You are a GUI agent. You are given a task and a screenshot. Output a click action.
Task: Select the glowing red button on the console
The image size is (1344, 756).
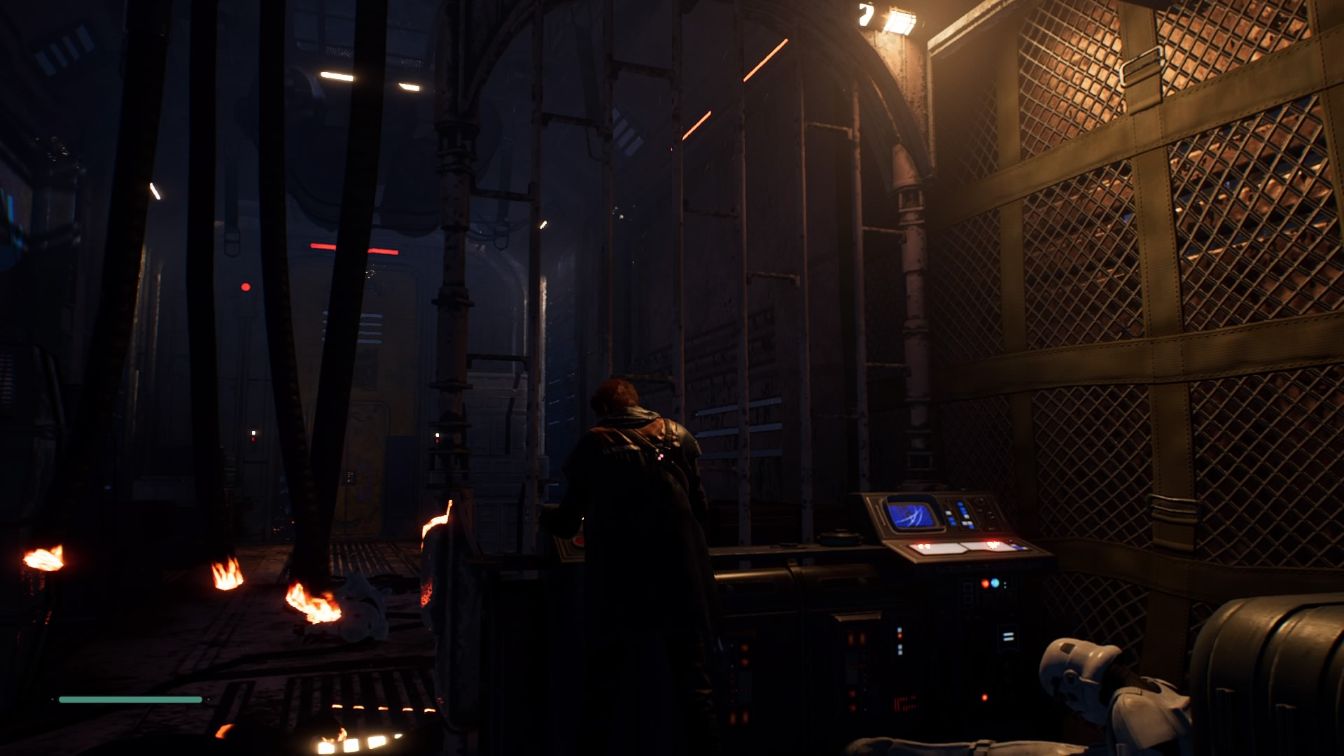coord(994,539)
